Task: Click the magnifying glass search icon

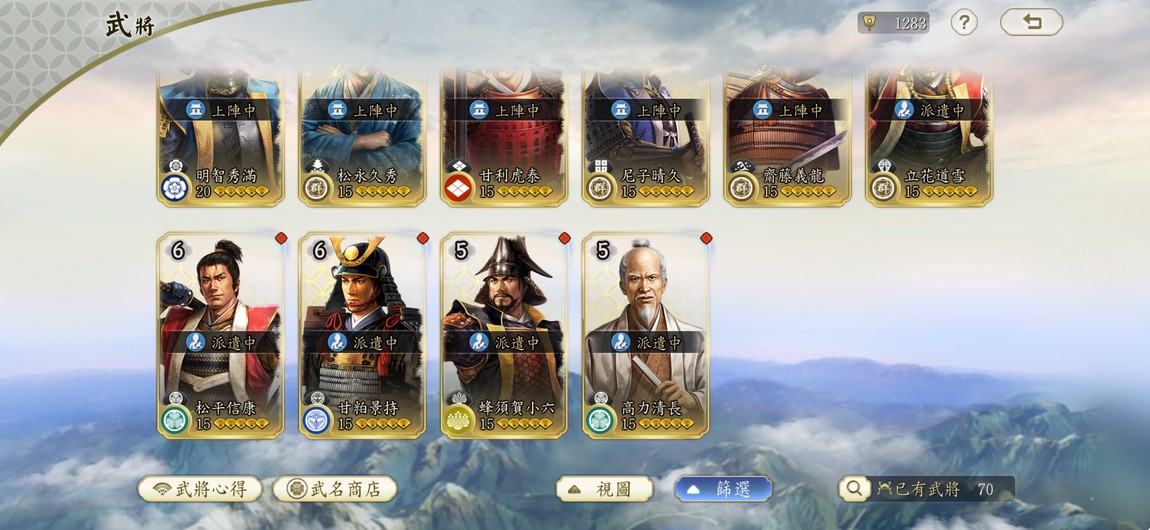Action: click(854, 488)
